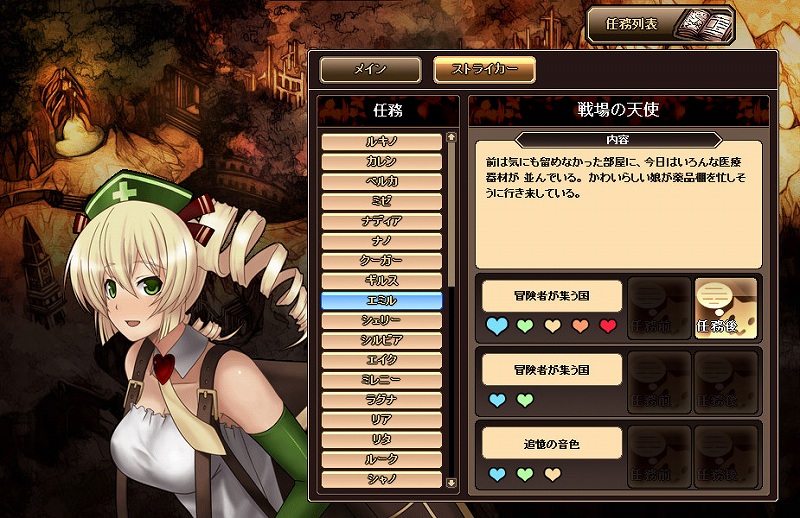Screen dimensions: 800x518
Task: Select ルキノ in the mission list
Action: click(381, 142)
